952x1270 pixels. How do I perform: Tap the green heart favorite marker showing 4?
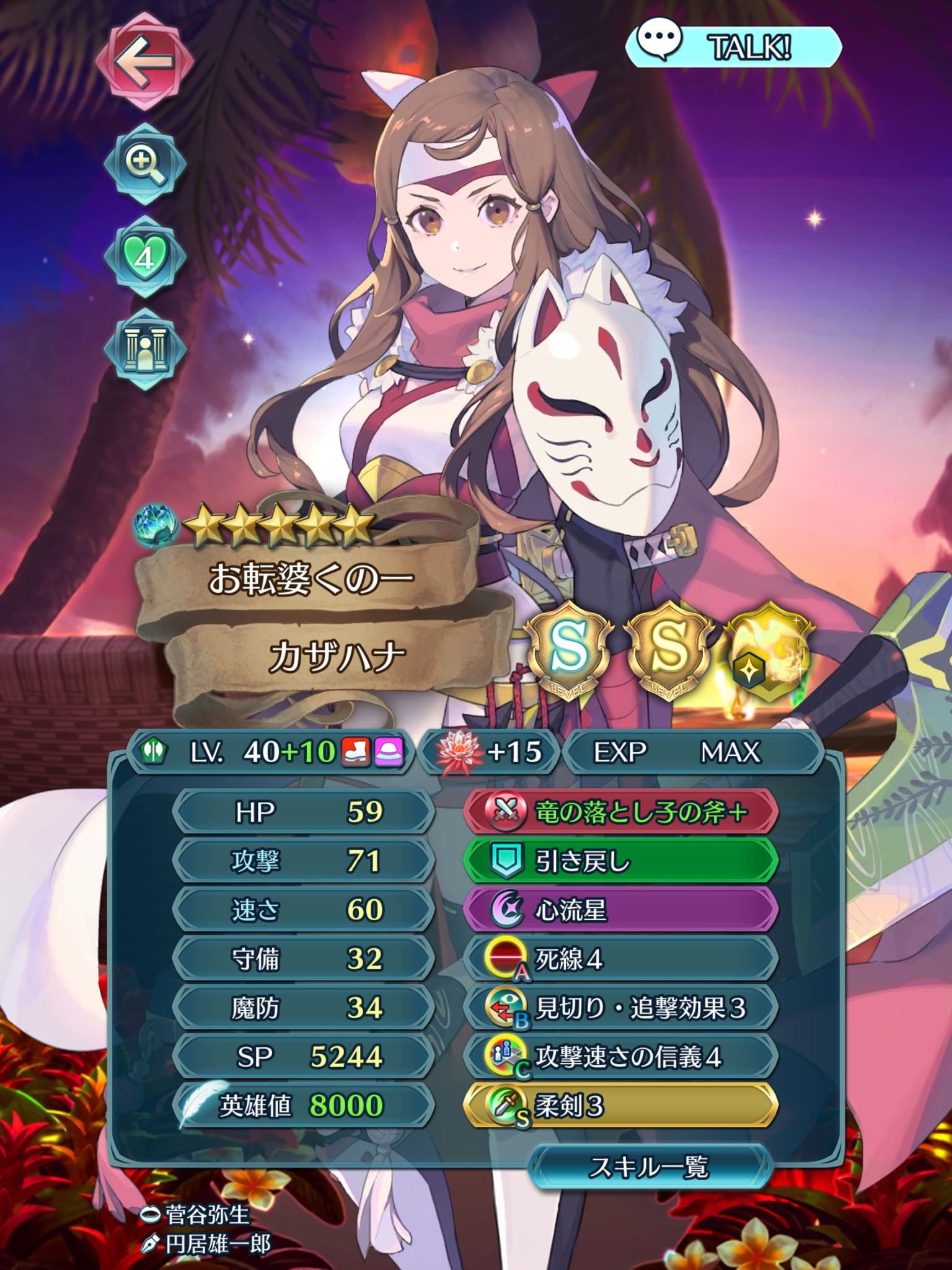(146, 253)
